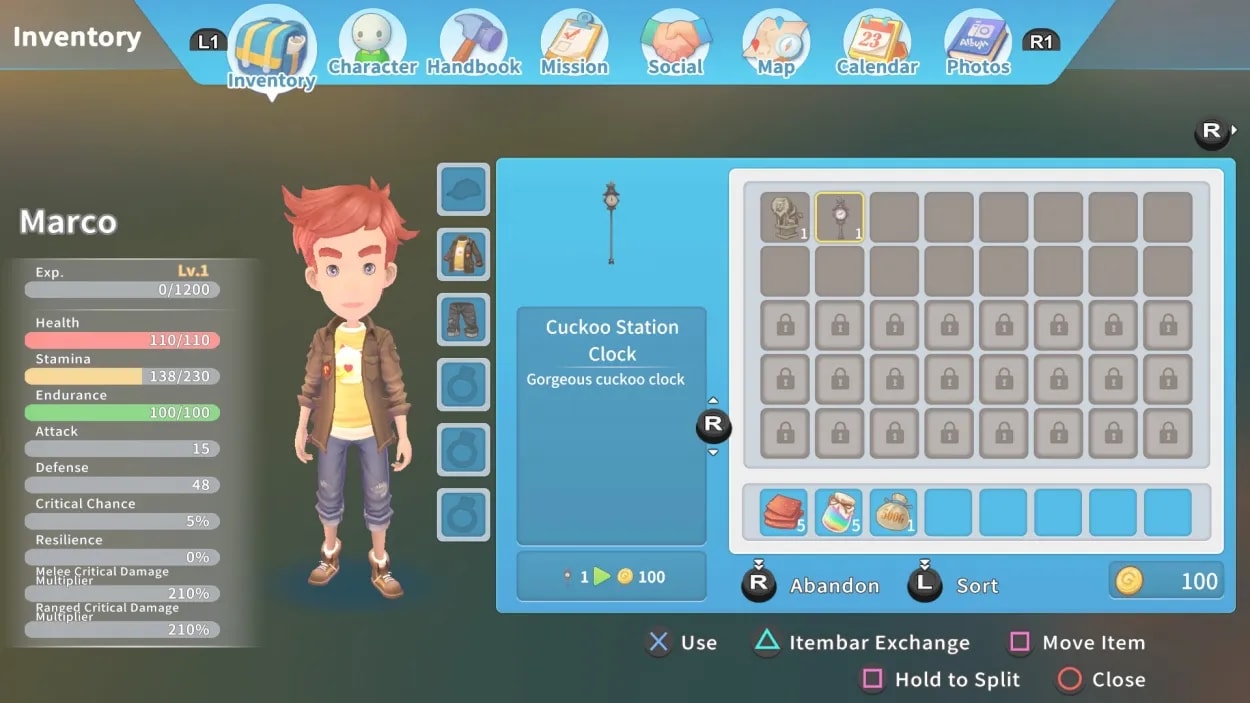The height and width of the screenshot is (703, 1250).
Task: Switch to the Handbook tab
Action: (x=474, y=45)
